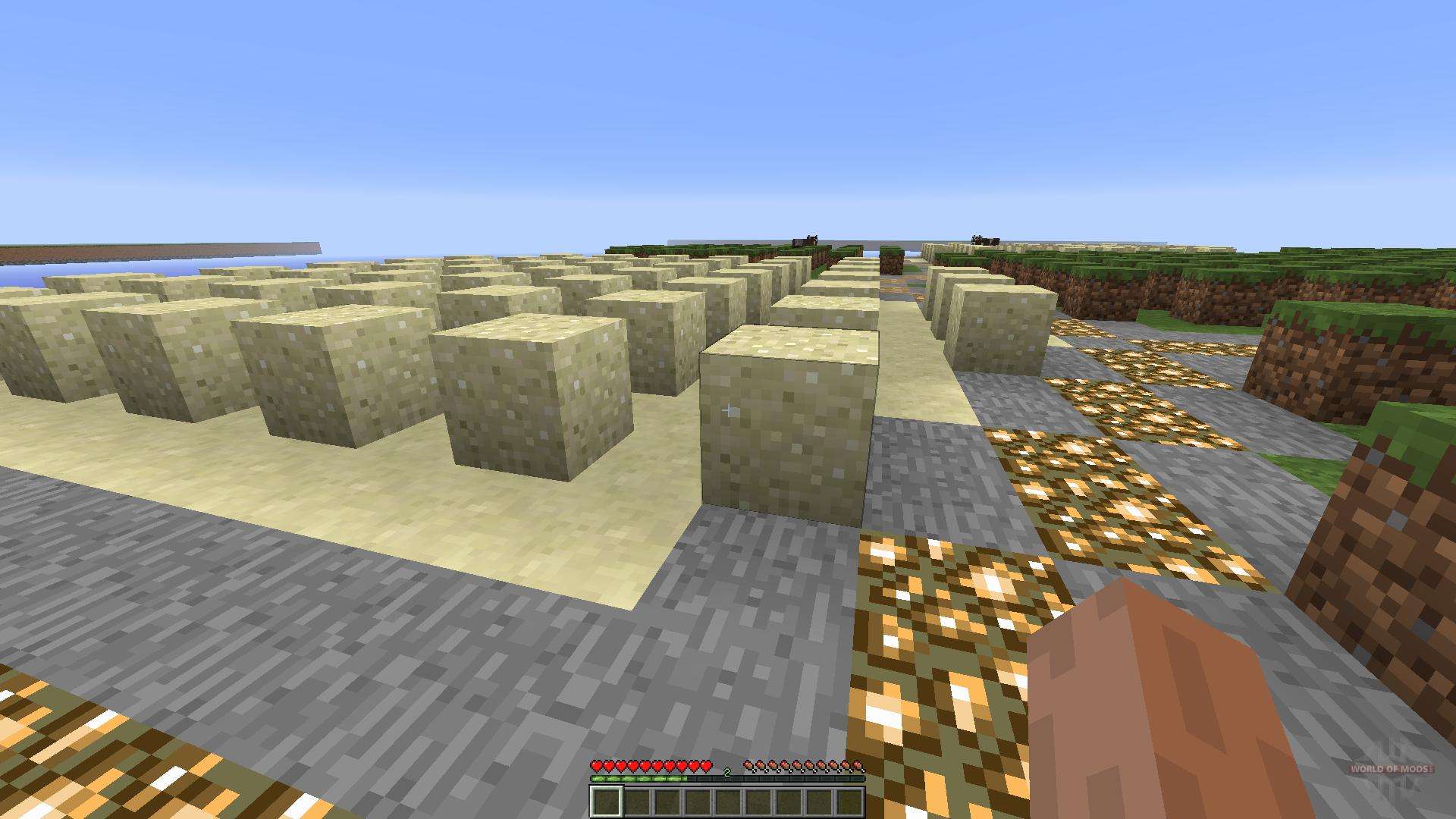Click the green experience level number 2
Image resolution: width=1456 pixels, height=819 pixels.
pyautogui.click(x=726, y=772)
